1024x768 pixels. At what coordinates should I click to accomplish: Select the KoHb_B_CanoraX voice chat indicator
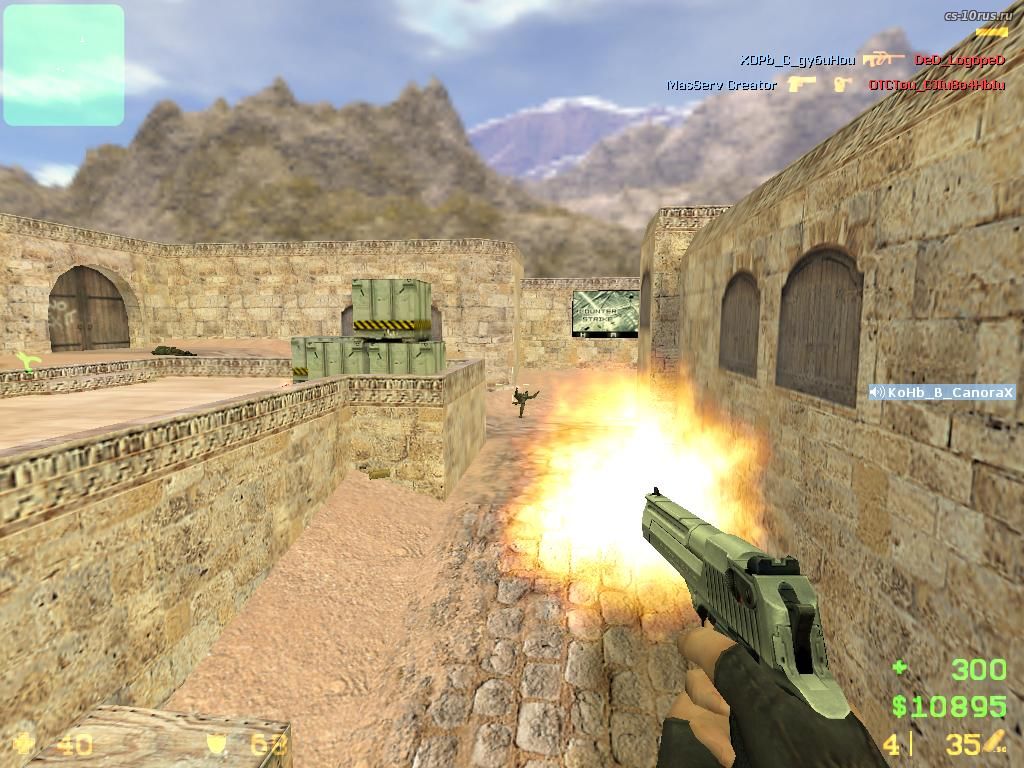[x=942, y=393]
